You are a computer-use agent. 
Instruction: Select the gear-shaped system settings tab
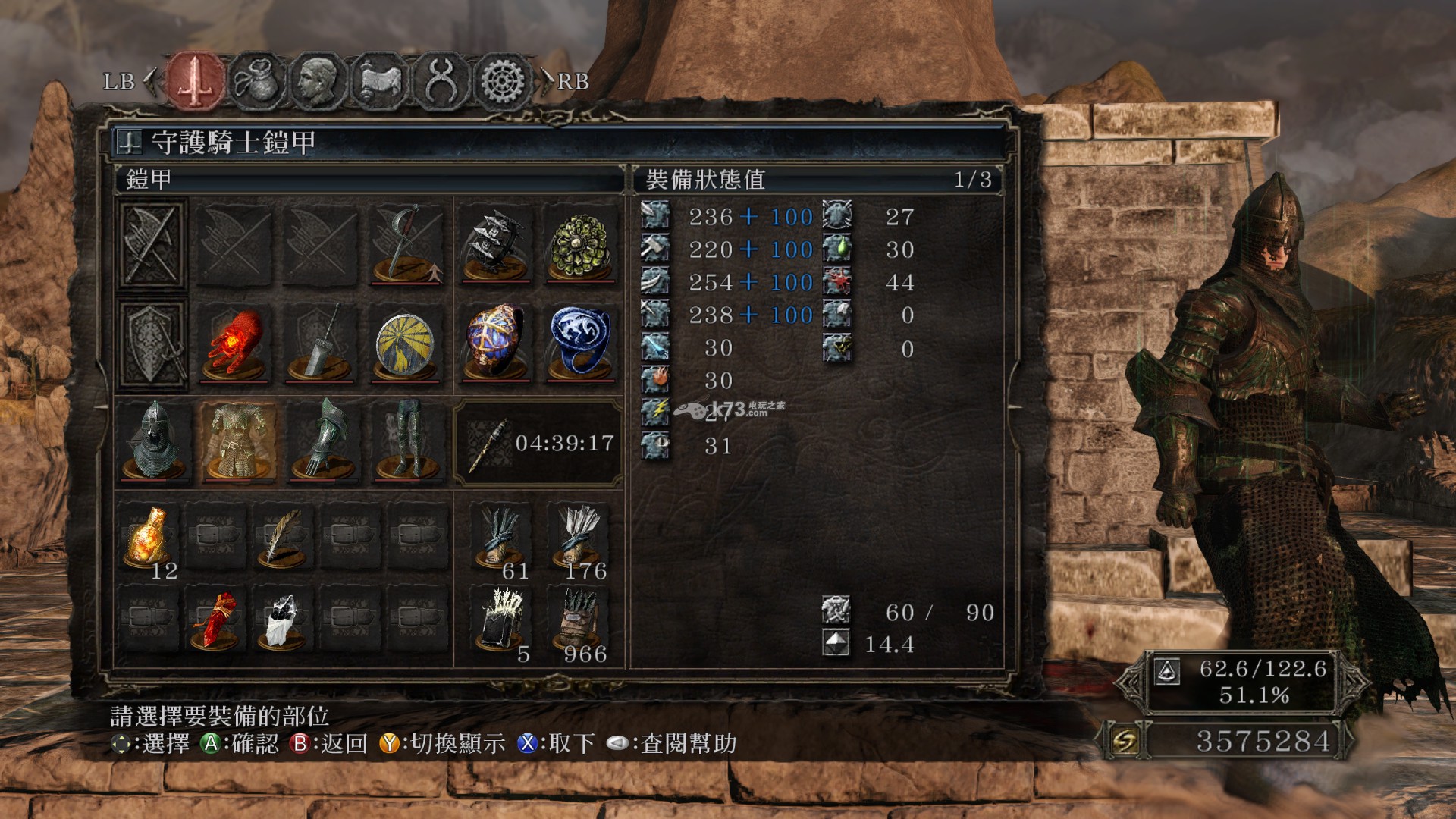502,80
